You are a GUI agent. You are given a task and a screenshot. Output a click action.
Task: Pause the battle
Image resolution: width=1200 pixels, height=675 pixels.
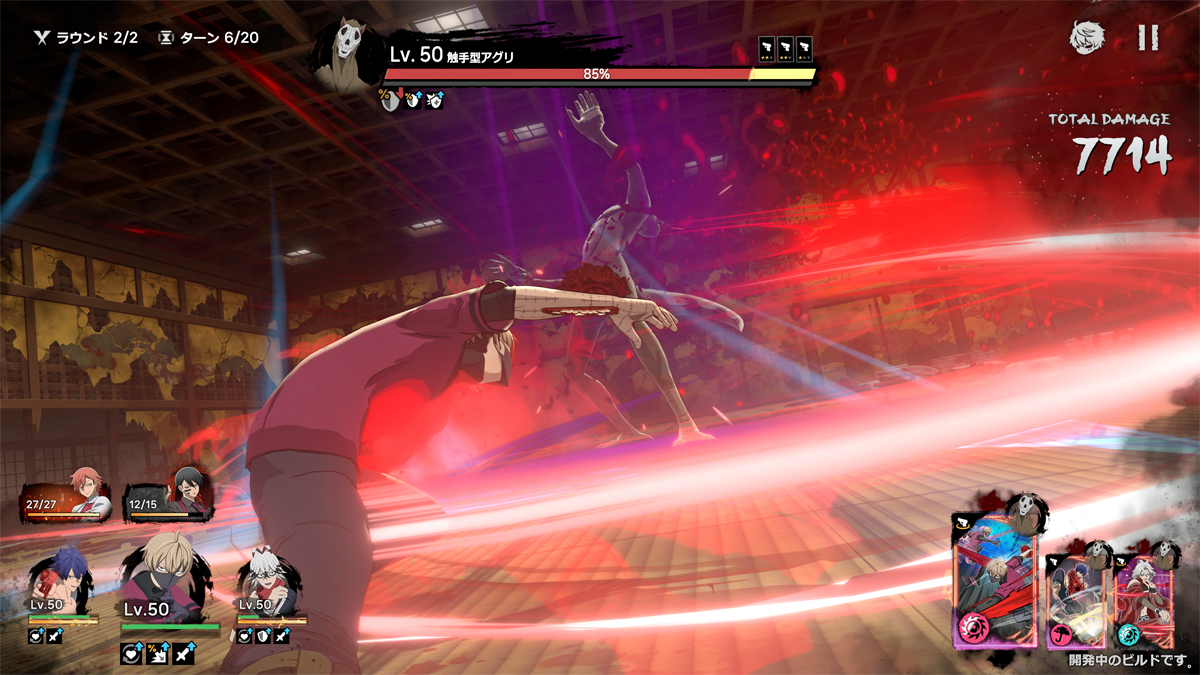(x=1148, y=38)
